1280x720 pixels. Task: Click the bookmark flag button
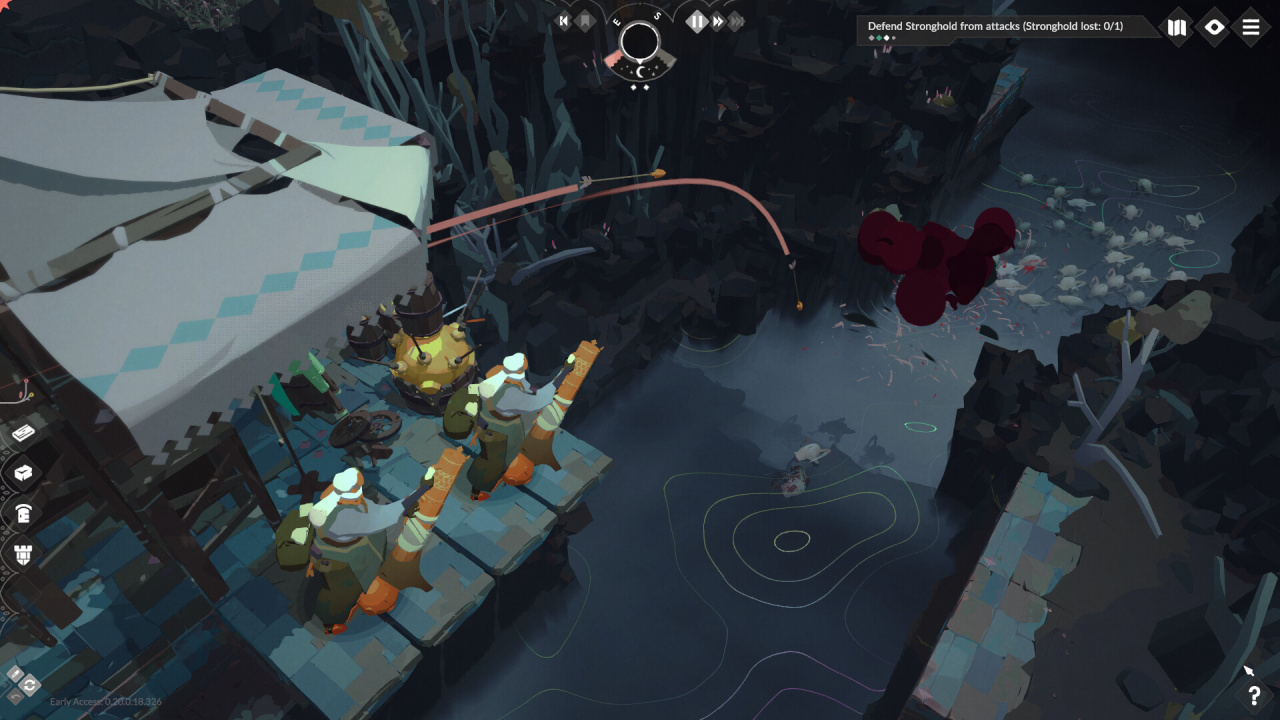click(585, 21)
